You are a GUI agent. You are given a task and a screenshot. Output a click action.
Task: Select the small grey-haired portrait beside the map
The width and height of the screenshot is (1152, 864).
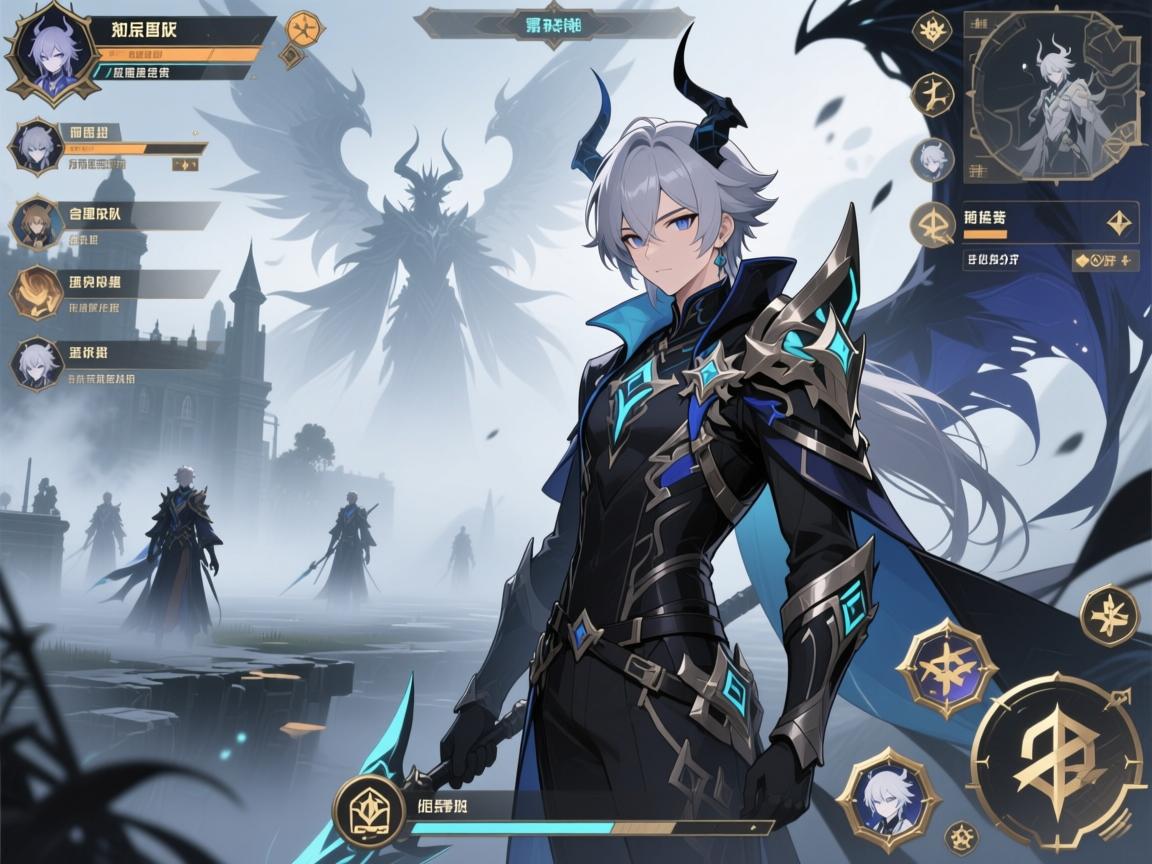coord(931,160)
